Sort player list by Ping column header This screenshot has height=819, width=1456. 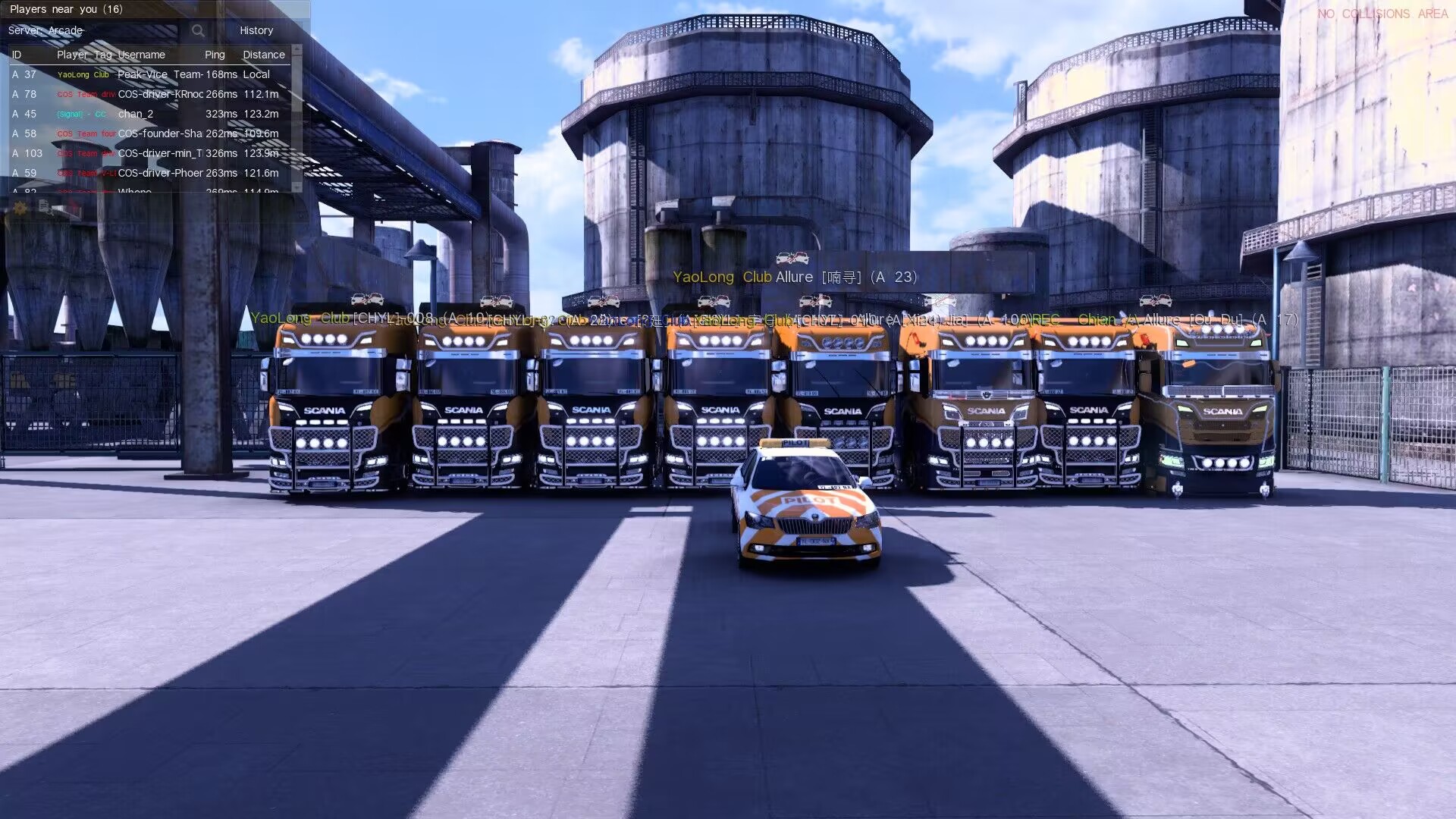click(x=215, y=55)
